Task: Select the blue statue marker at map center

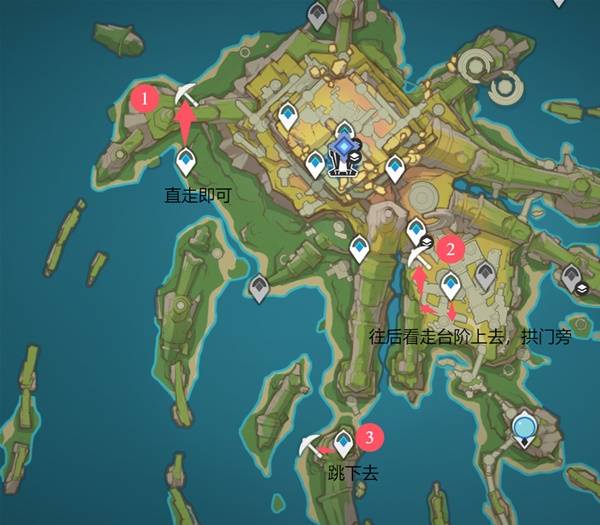Action: pyautogui.click(x=345, y=153)
